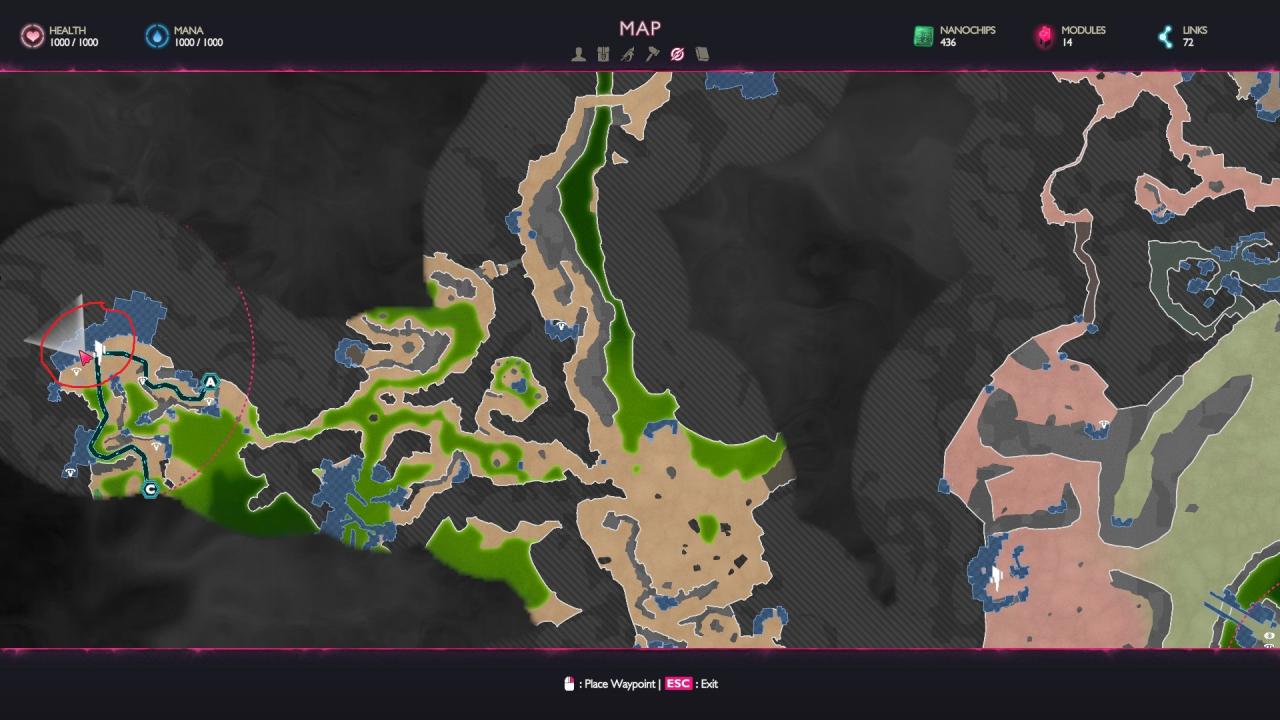Image resolution: width=1280 pixels, height=720 pixels.
Task: Switch to the backpack inventory tab
Action: (x=603, y=54)
